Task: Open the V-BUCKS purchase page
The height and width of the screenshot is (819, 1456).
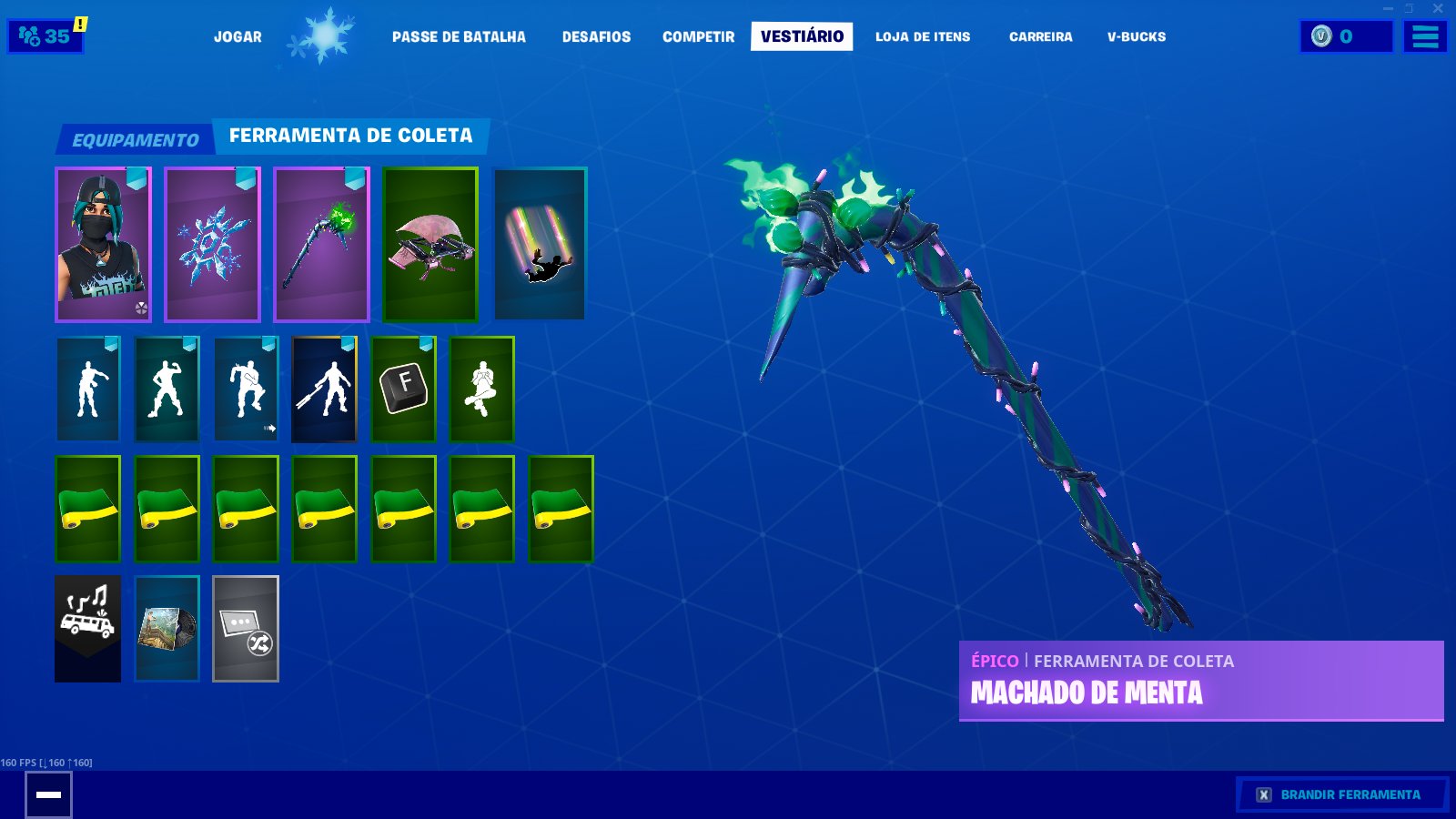Action: click(1134, 37)
